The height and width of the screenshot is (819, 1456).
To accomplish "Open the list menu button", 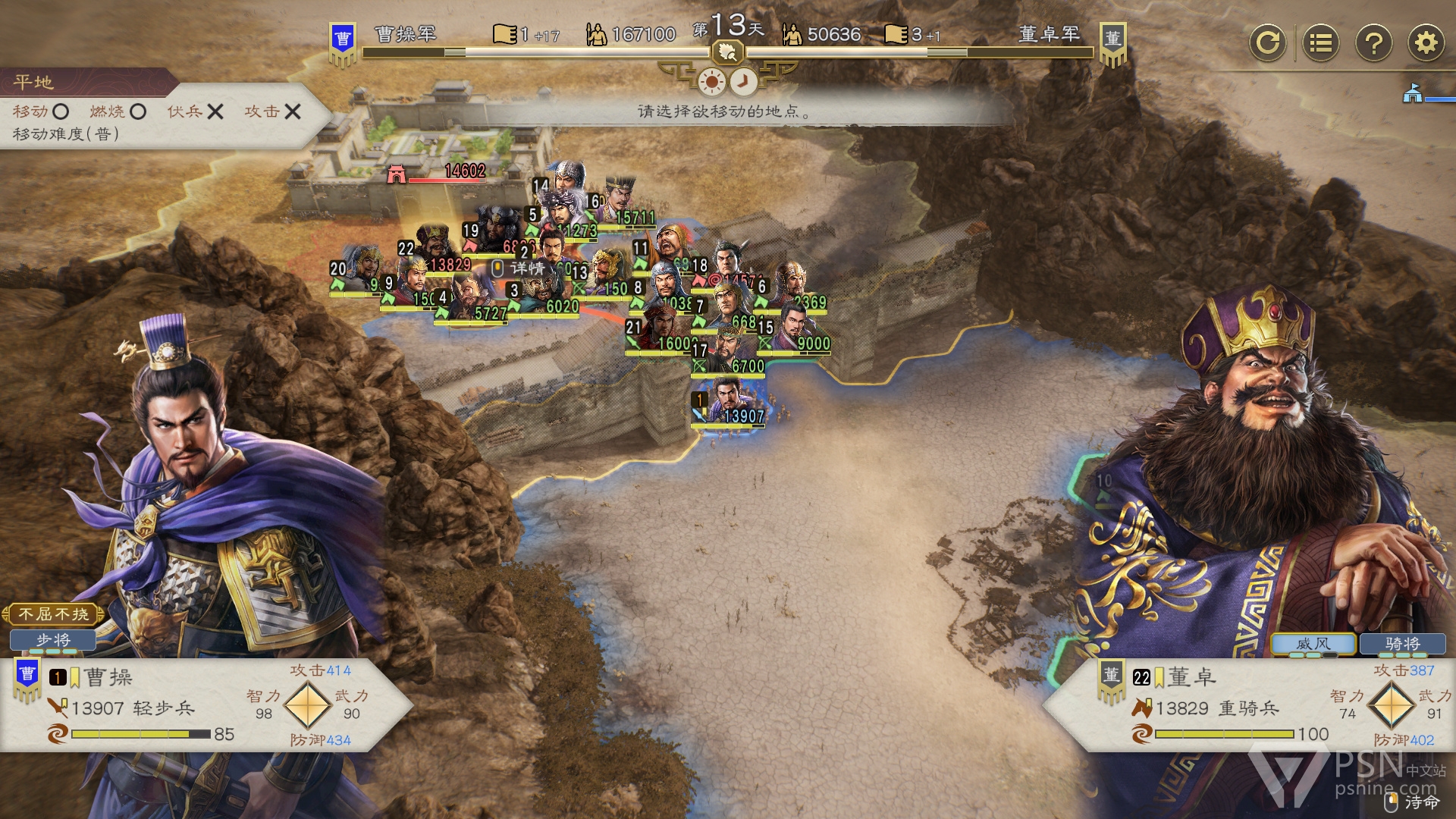I will (x=1320, y=42).
